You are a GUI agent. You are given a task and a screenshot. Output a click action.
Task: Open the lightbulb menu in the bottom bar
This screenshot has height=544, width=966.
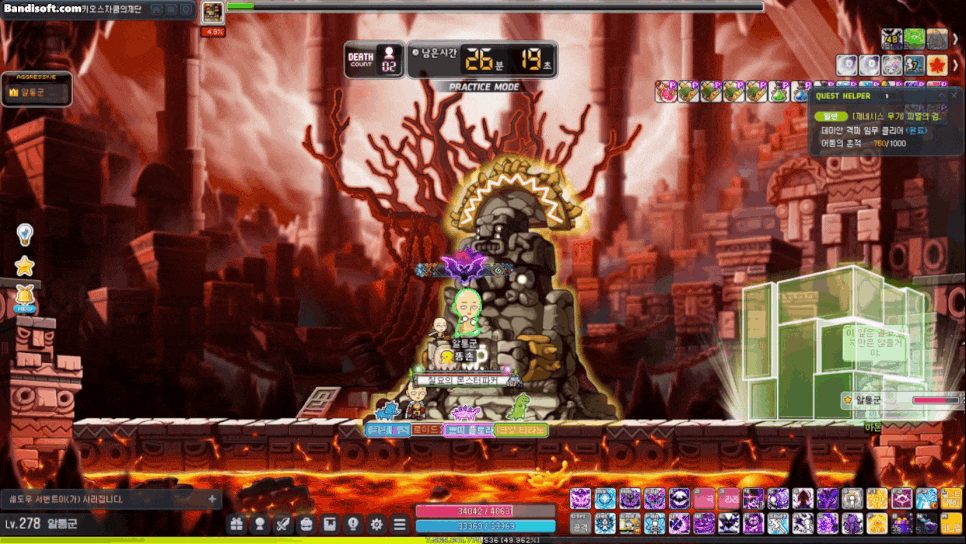[353, 523]
